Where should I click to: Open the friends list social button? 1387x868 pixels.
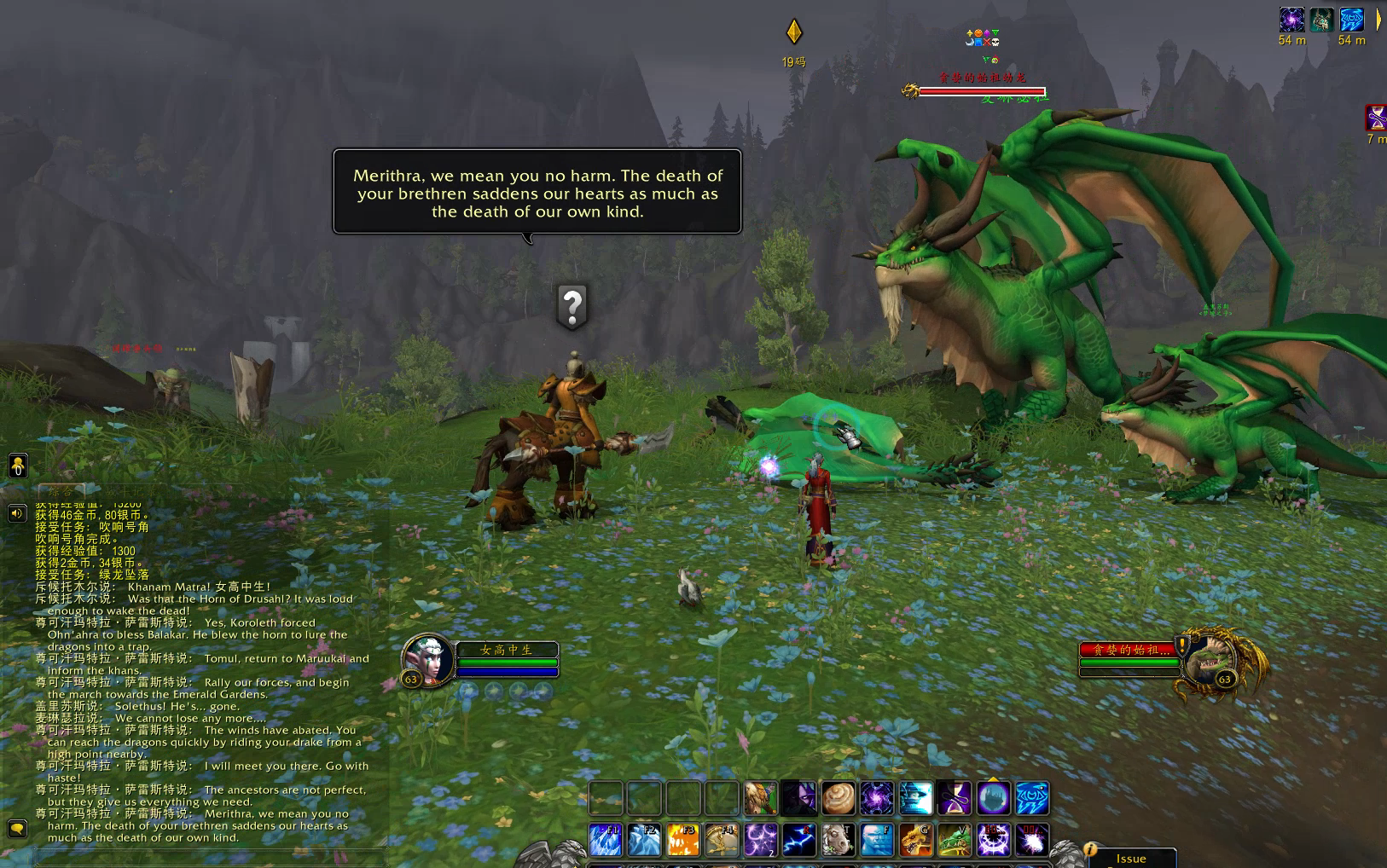click(x=18, y=466)
